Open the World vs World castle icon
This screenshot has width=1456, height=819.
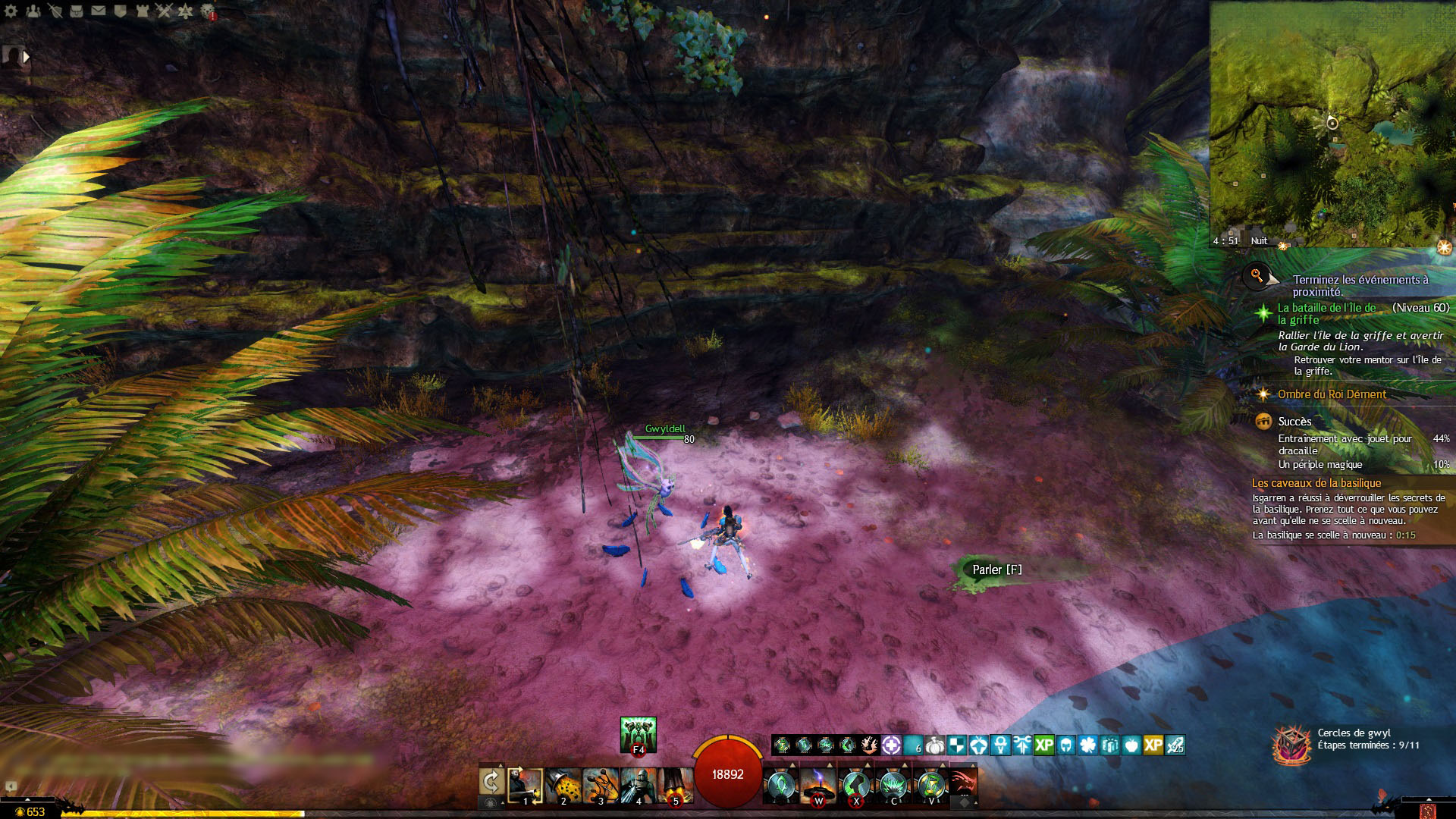[x=142, y=11]
